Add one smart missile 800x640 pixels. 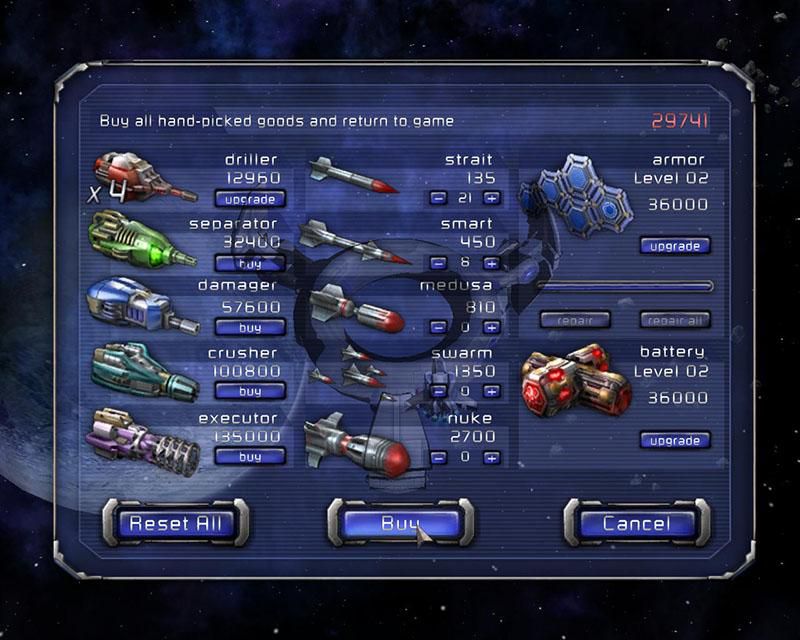tap(491, 263)
